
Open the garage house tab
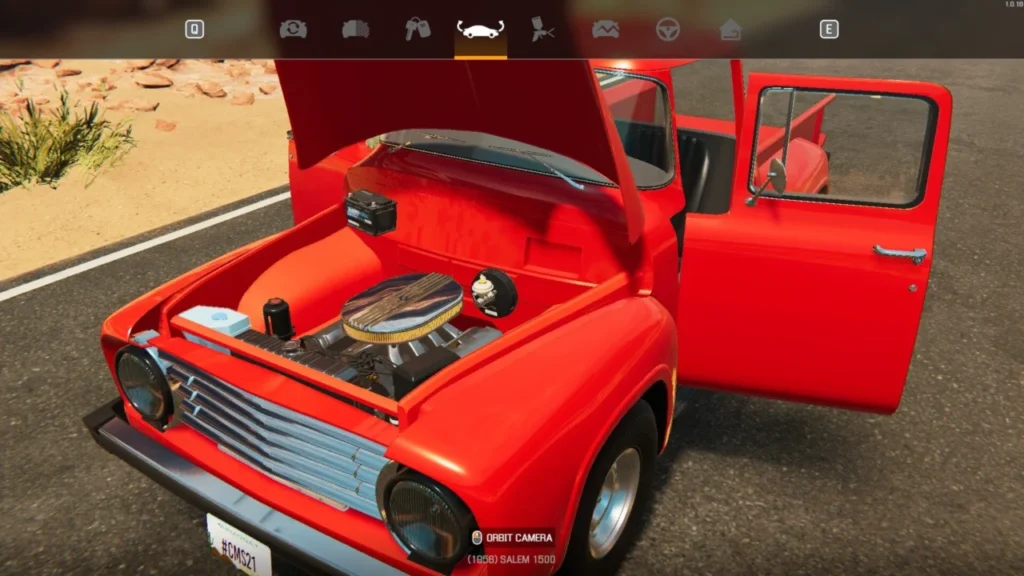click(730, 29)
